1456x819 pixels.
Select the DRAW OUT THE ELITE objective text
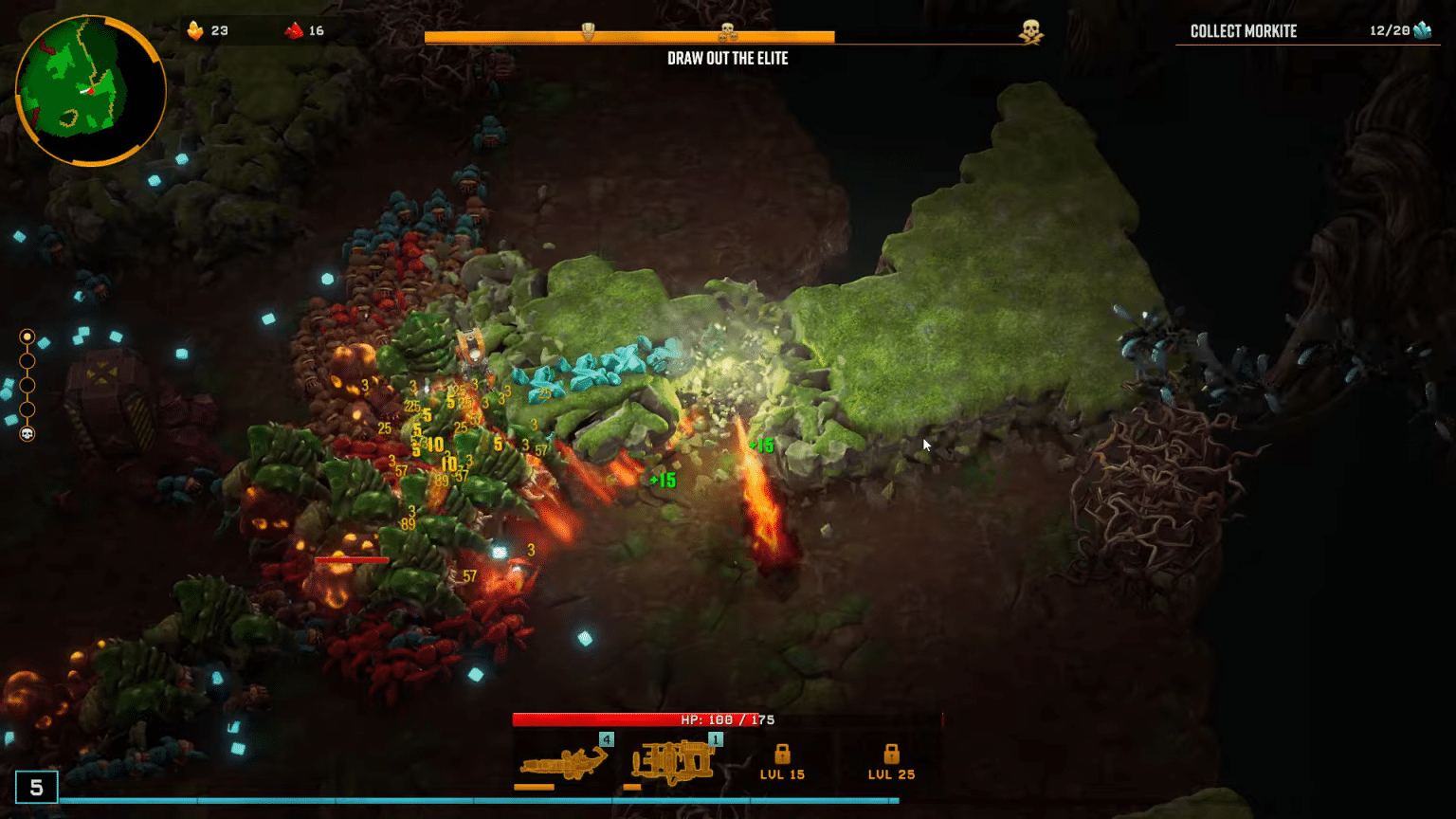pyautogui.click(x=728, y=58)
